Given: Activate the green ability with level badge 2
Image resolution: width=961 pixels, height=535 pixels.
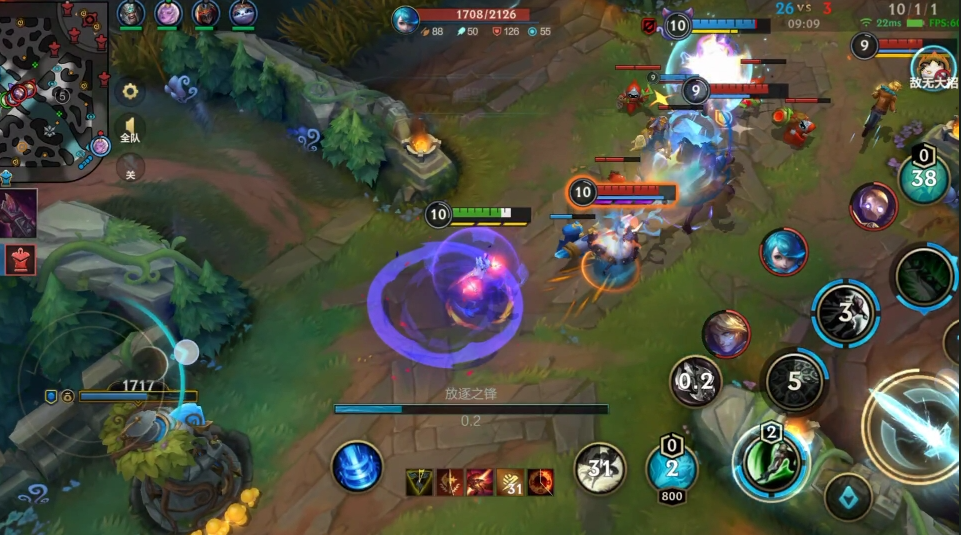Looking at the screenshot, I should tap(770, 461).
